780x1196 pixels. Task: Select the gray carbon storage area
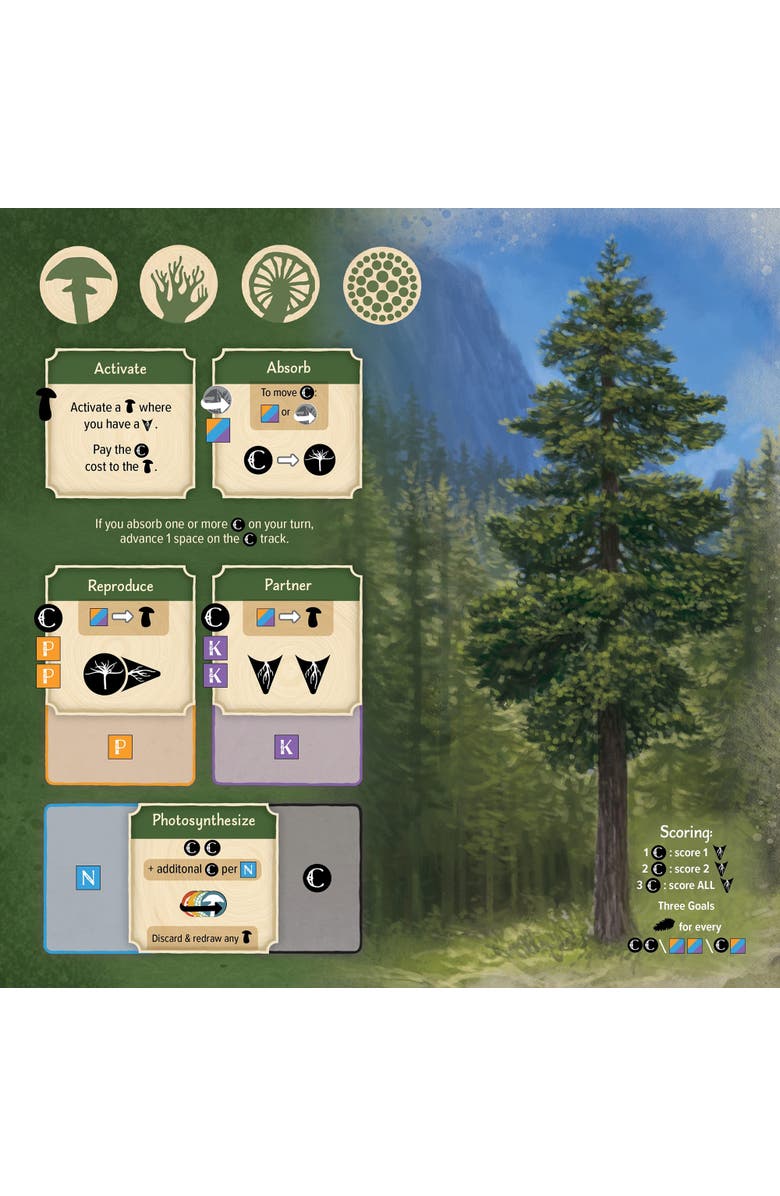pos(318,878)
